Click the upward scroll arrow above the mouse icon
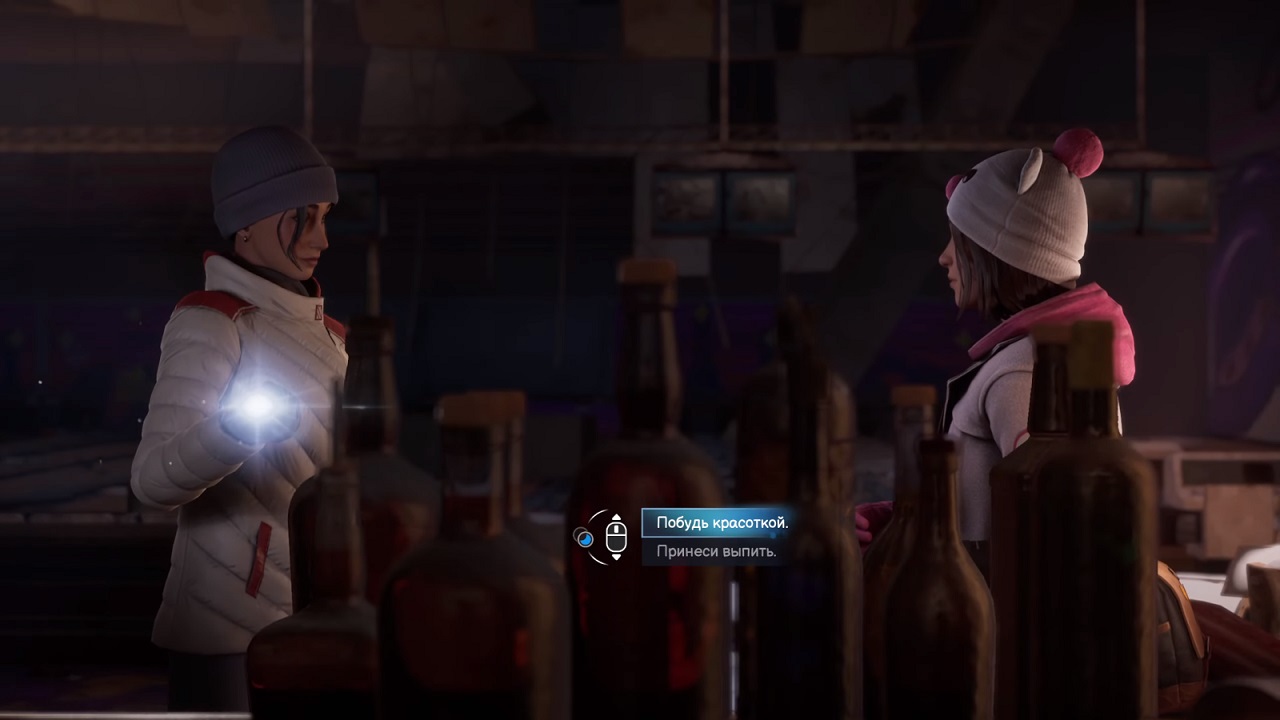This screenshot has height=720, width=1280. click(x=616, y=518)
